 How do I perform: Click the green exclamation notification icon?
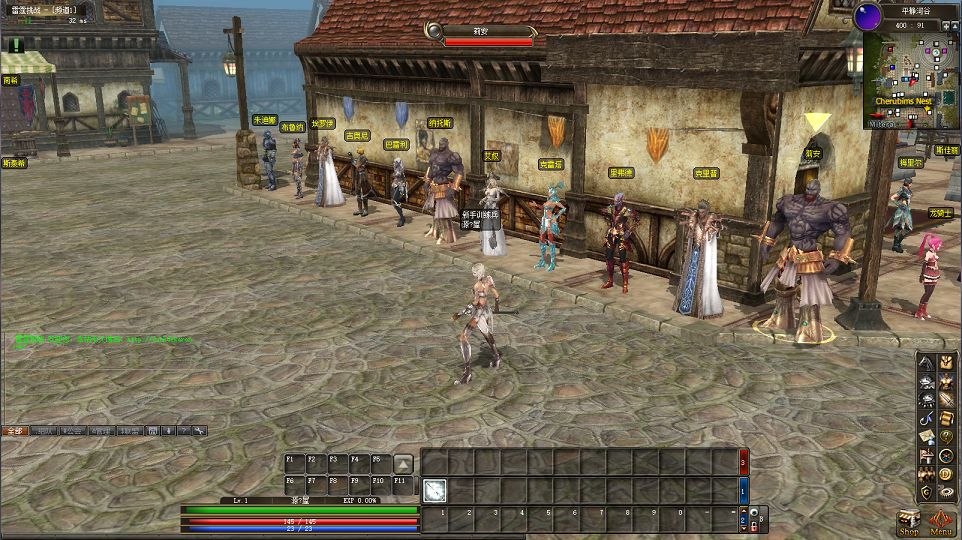pos(16,45)
